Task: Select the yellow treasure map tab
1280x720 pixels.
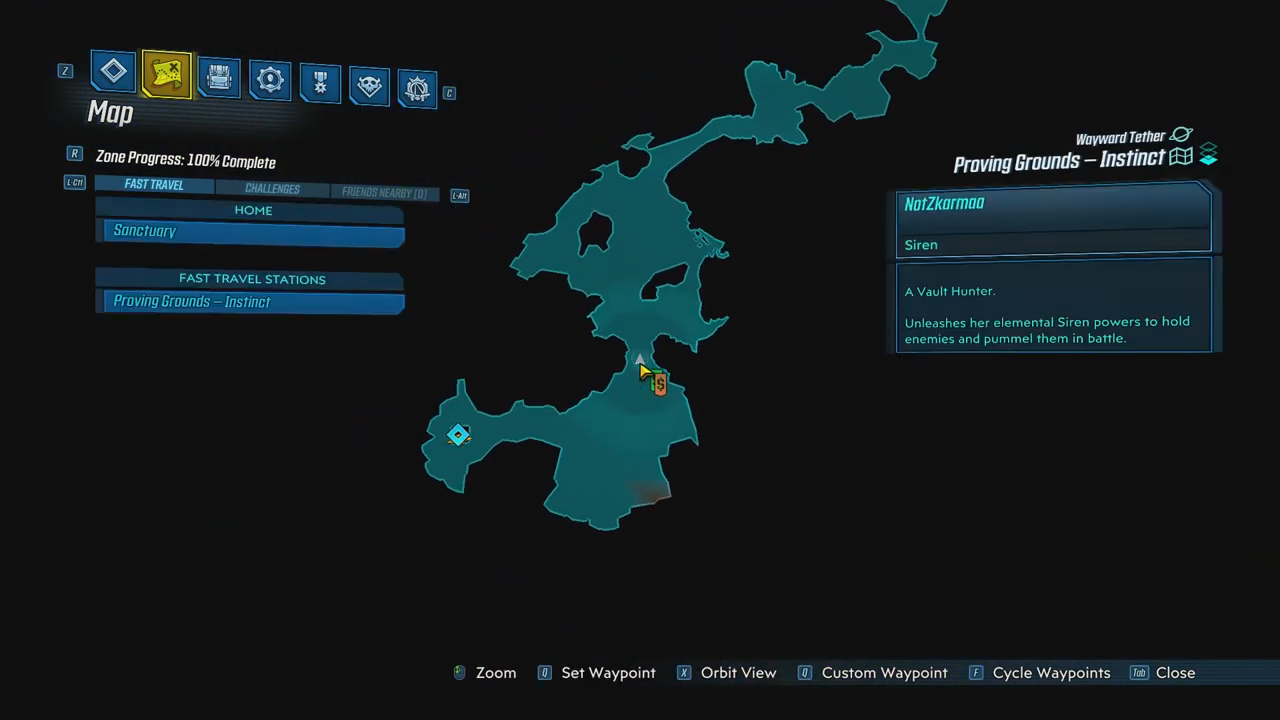Action: click(167, 74)
